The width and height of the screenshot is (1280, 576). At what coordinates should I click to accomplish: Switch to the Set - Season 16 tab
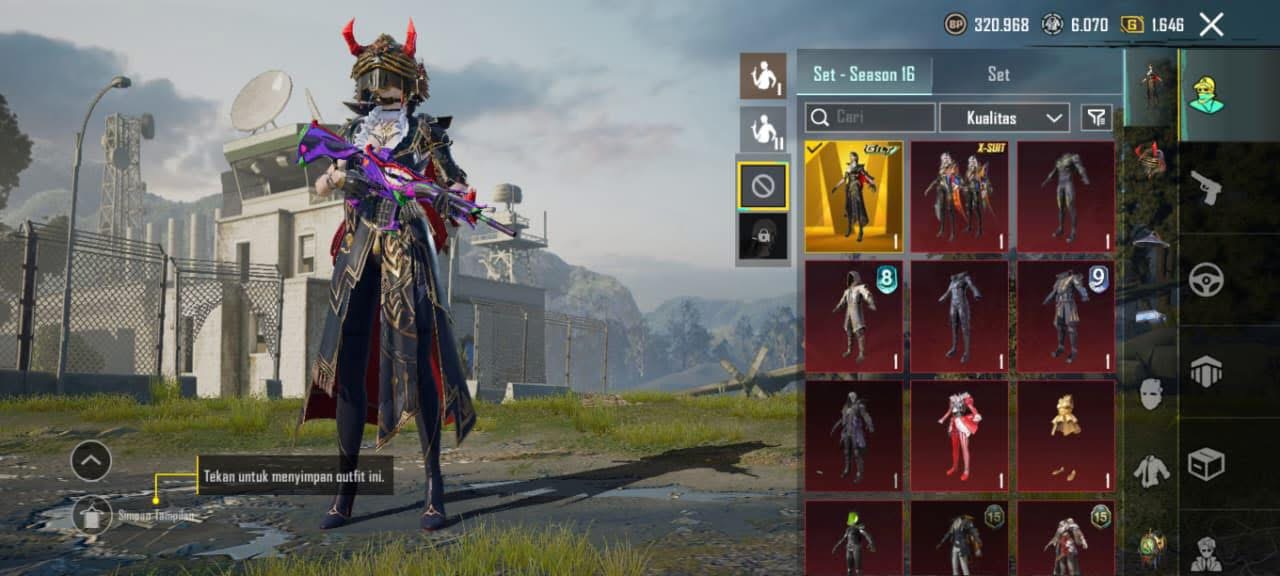[x=864, y=74]
